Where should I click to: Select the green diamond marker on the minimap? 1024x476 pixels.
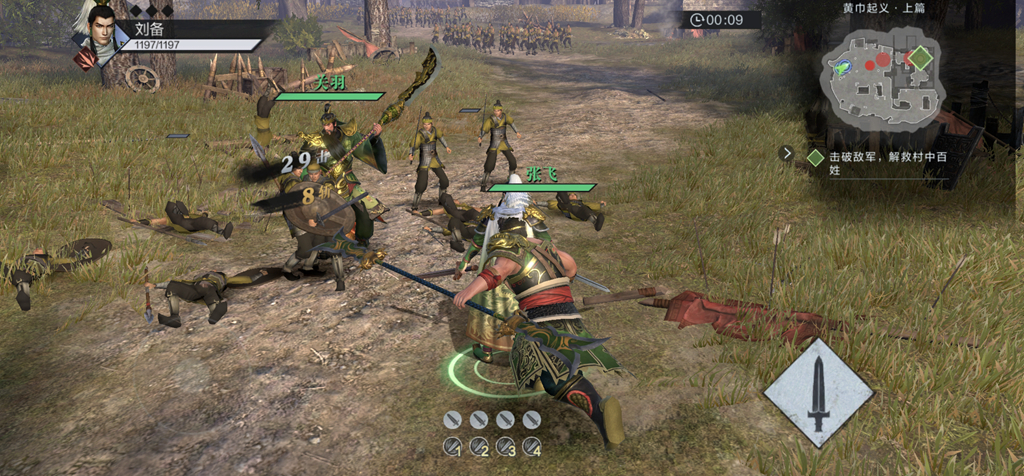point(920,58)
